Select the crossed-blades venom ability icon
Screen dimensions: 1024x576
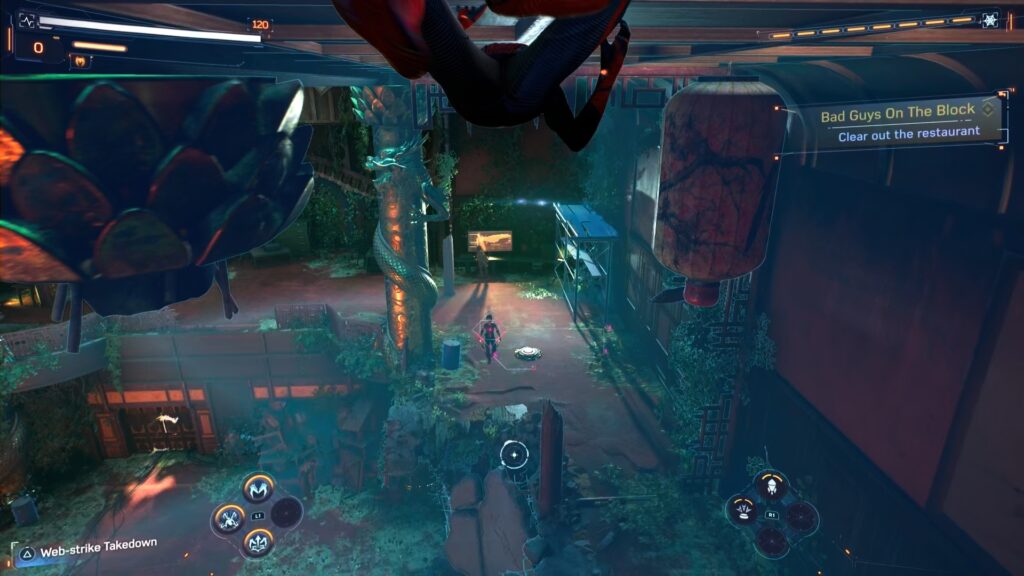point(229,516)
